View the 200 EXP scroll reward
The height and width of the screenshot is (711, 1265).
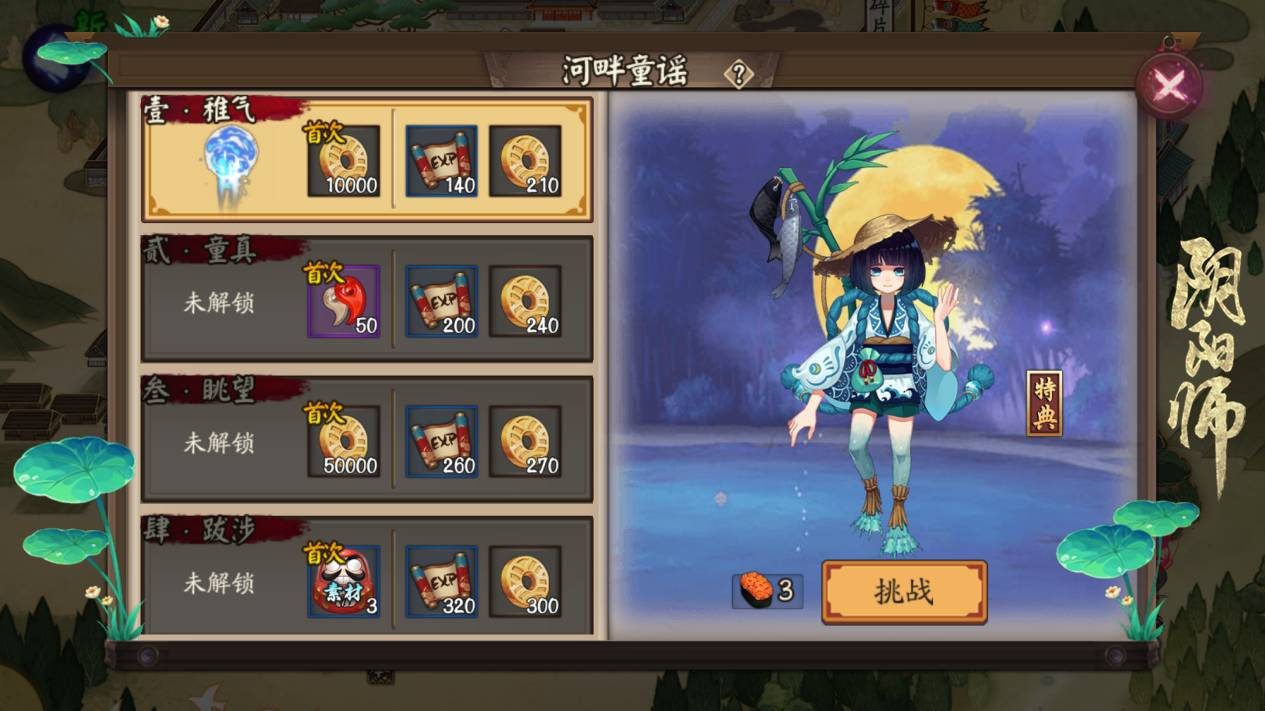(x=442, y=301)
